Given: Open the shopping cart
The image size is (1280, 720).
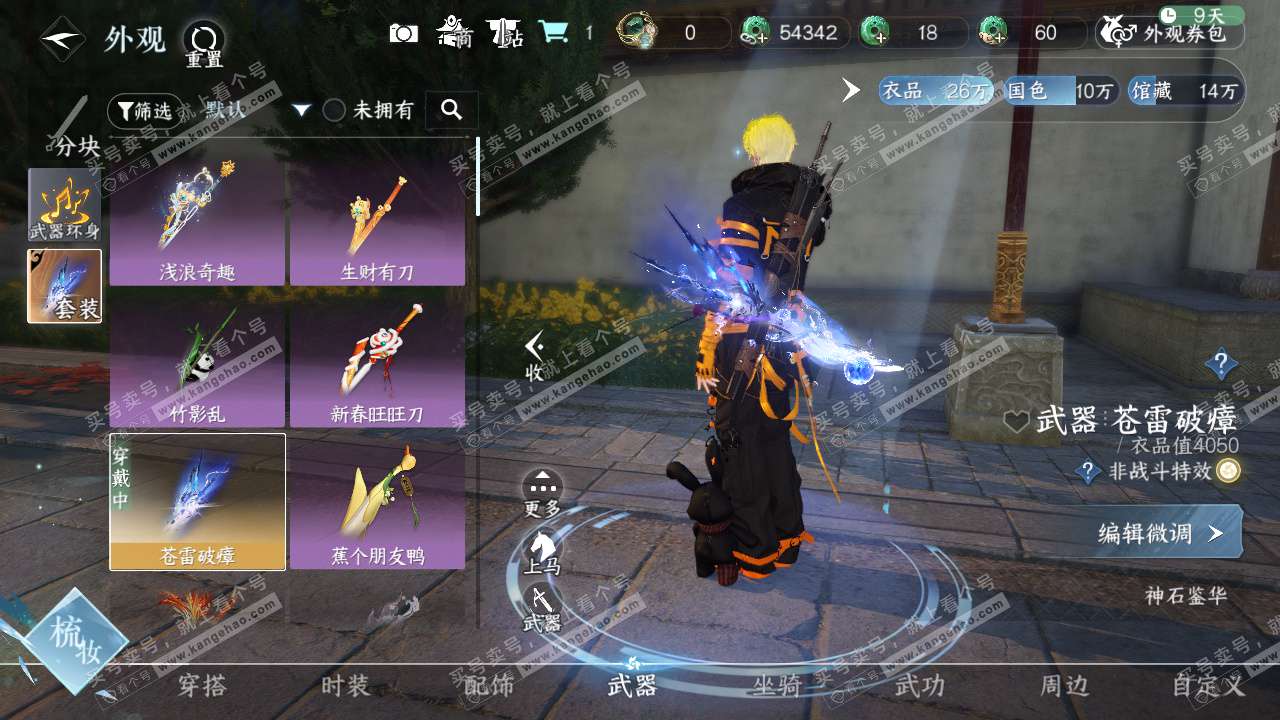Looking at the screenshot, I should 552,33.
